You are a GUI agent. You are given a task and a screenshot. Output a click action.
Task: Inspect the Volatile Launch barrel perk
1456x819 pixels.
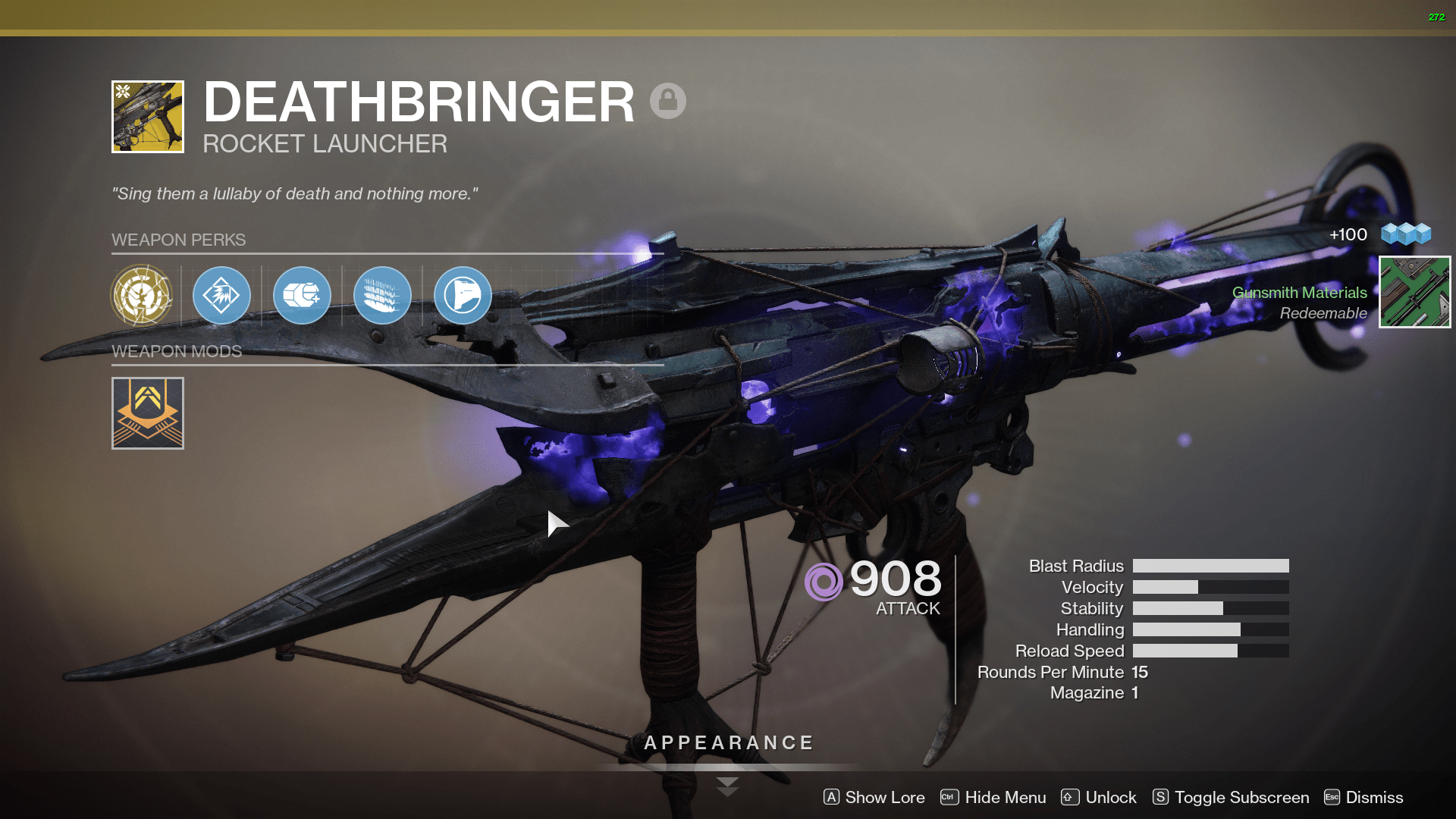click(221, 296)
